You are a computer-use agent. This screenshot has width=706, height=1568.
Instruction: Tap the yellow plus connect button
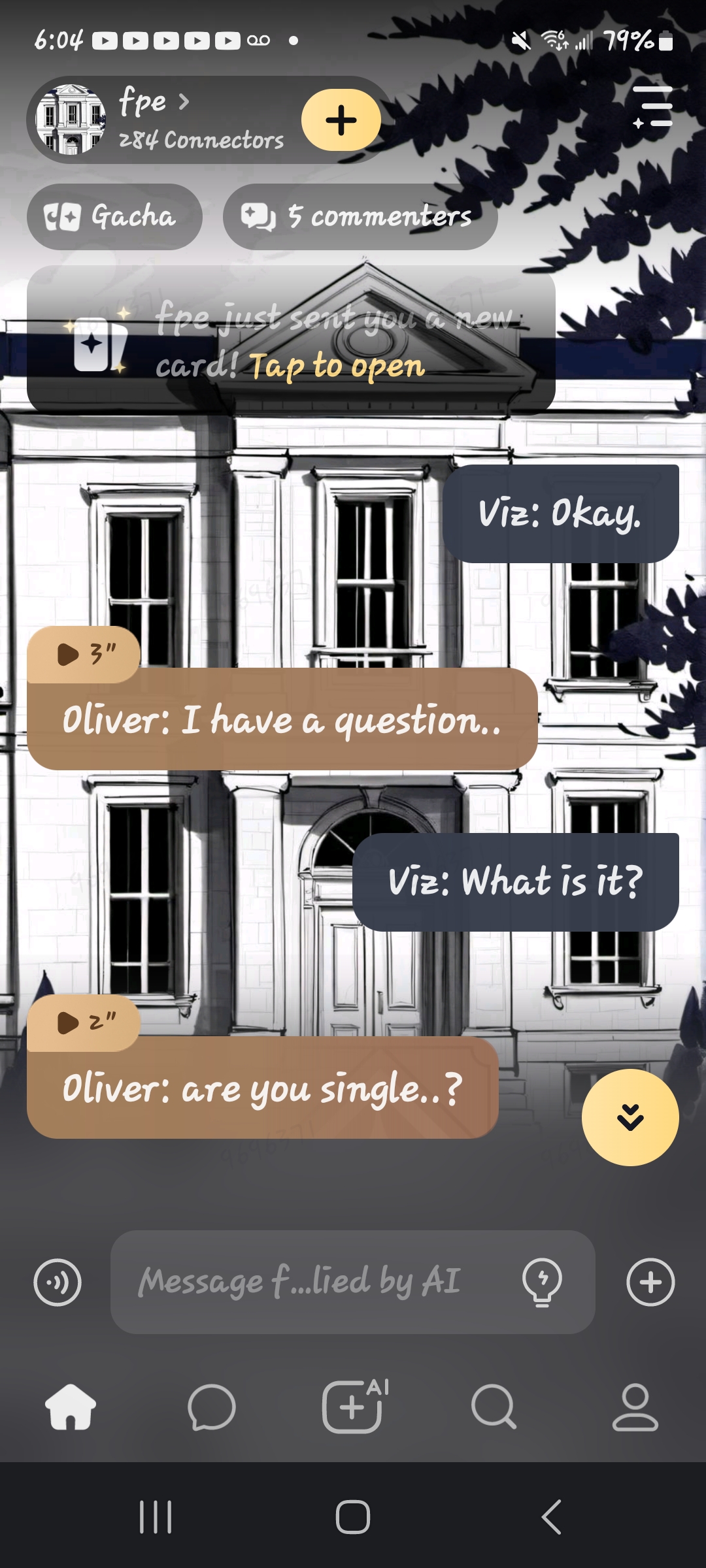341,120
